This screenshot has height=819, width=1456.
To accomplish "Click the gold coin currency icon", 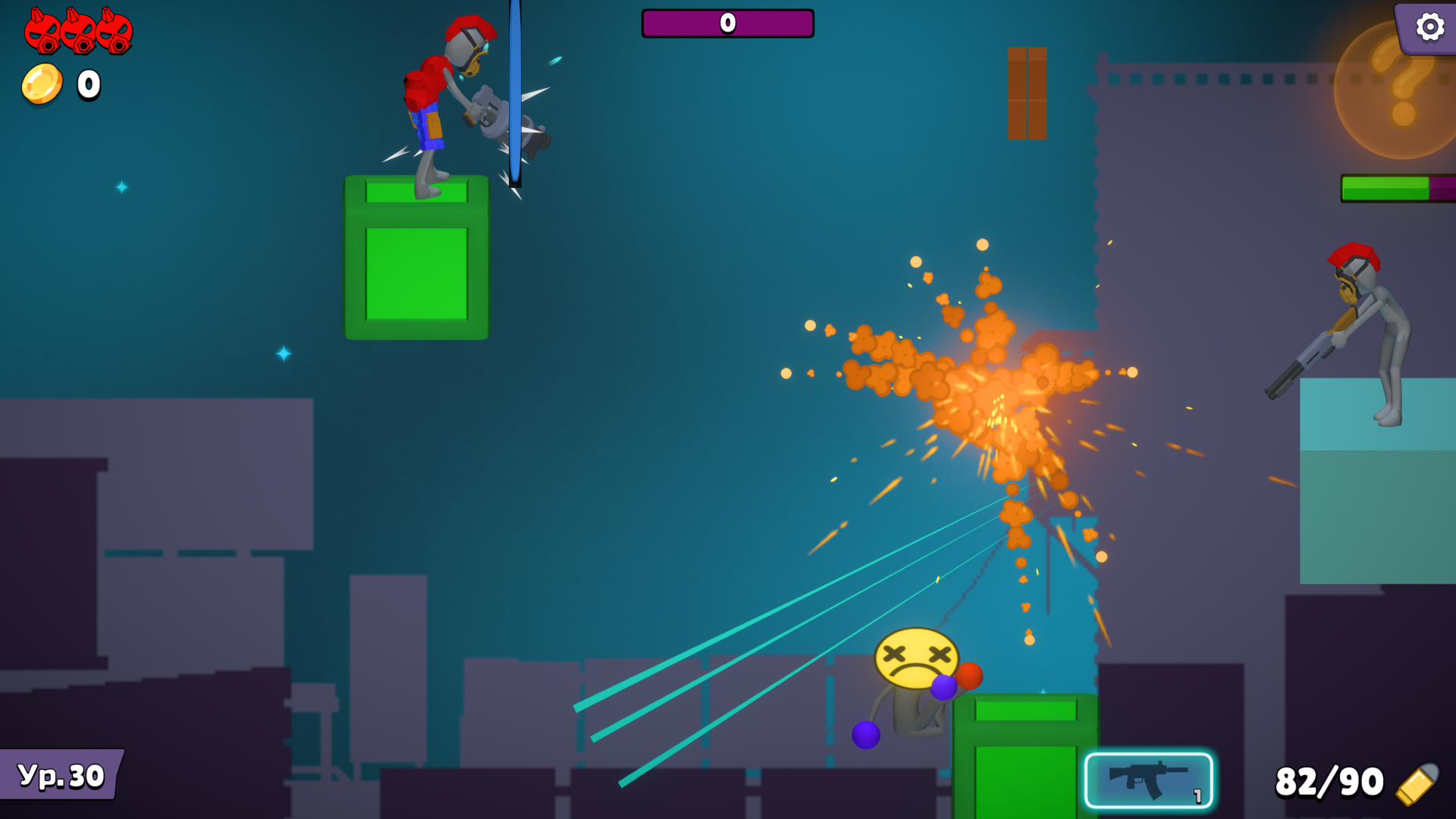I will tap(42, 83).
